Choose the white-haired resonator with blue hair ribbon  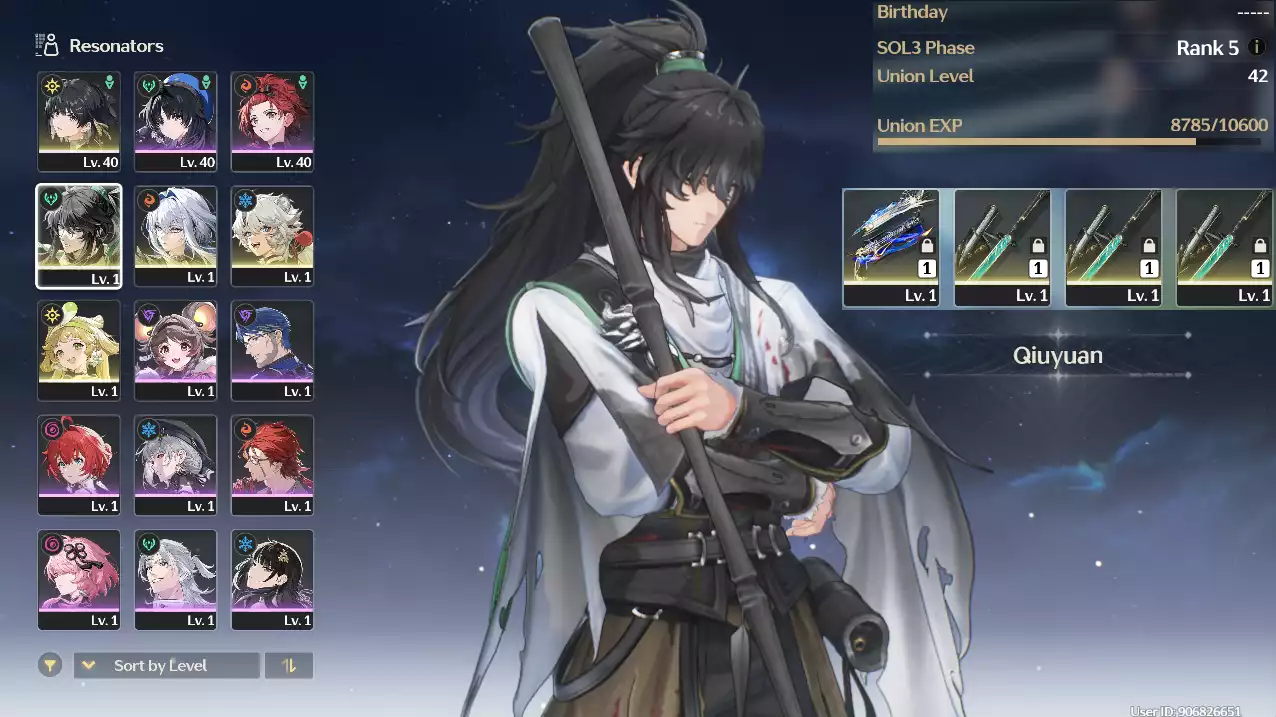176,236
